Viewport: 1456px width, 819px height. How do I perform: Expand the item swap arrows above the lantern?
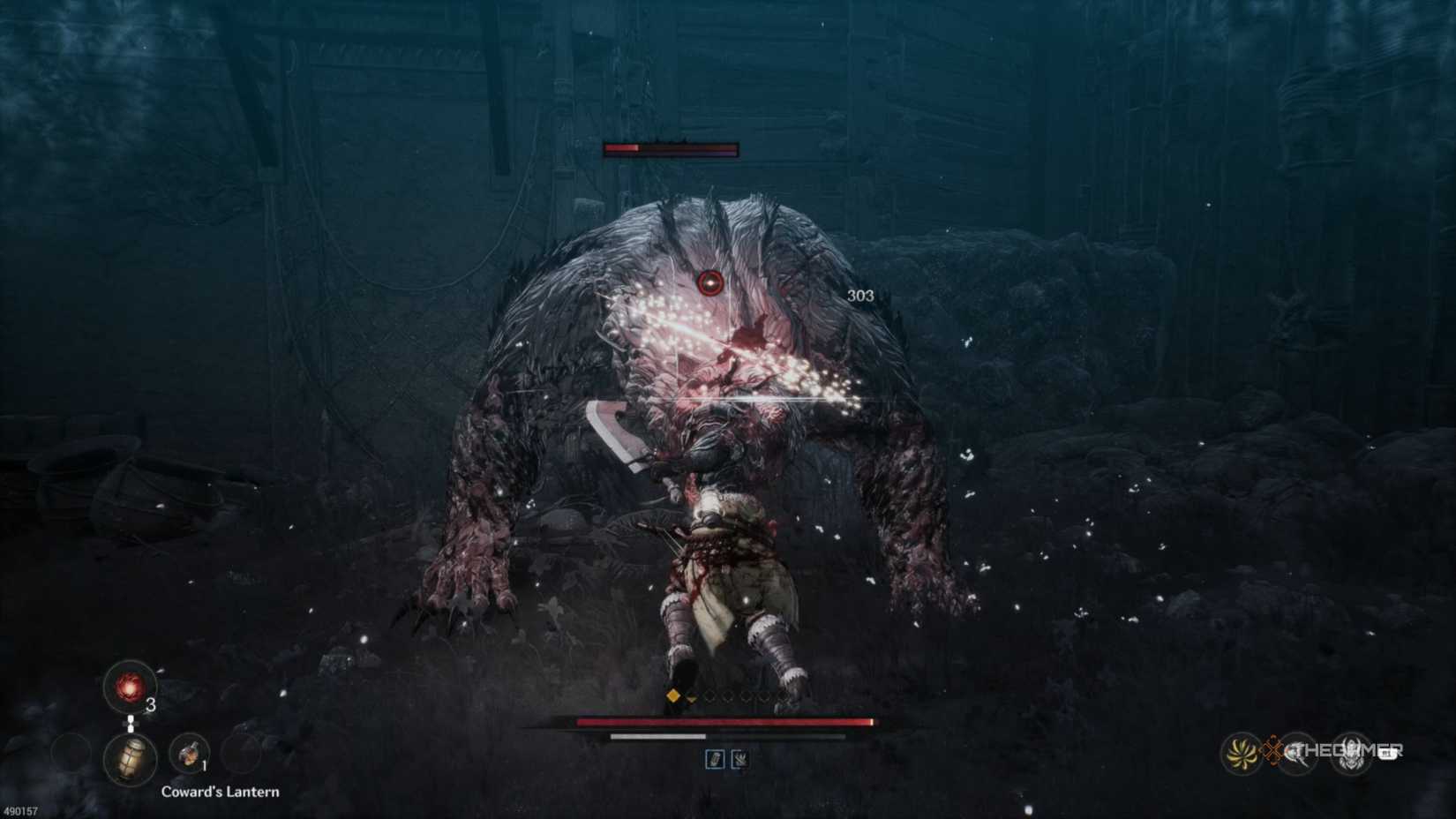pos(131,724)
